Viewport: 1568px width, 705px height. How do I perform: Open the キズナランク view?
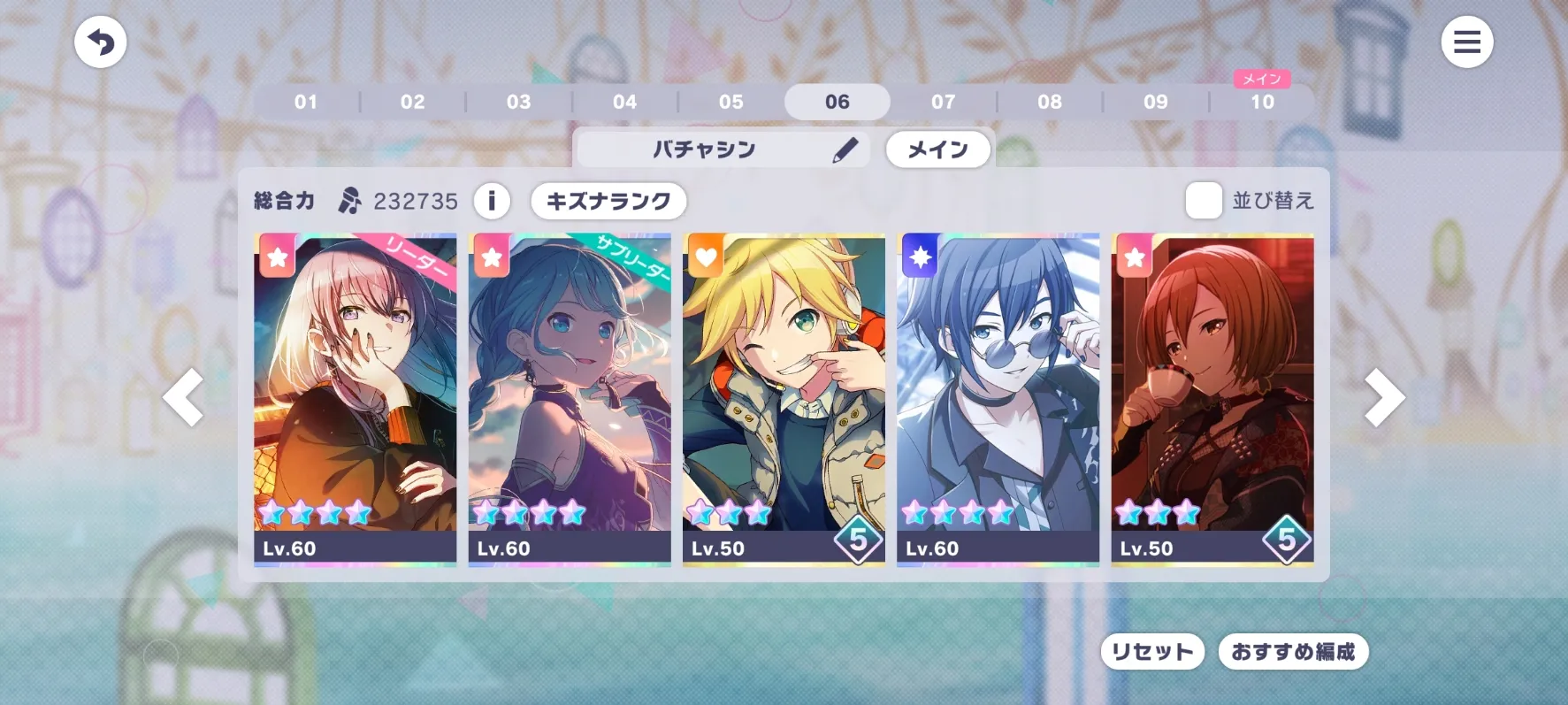[608, 201]
